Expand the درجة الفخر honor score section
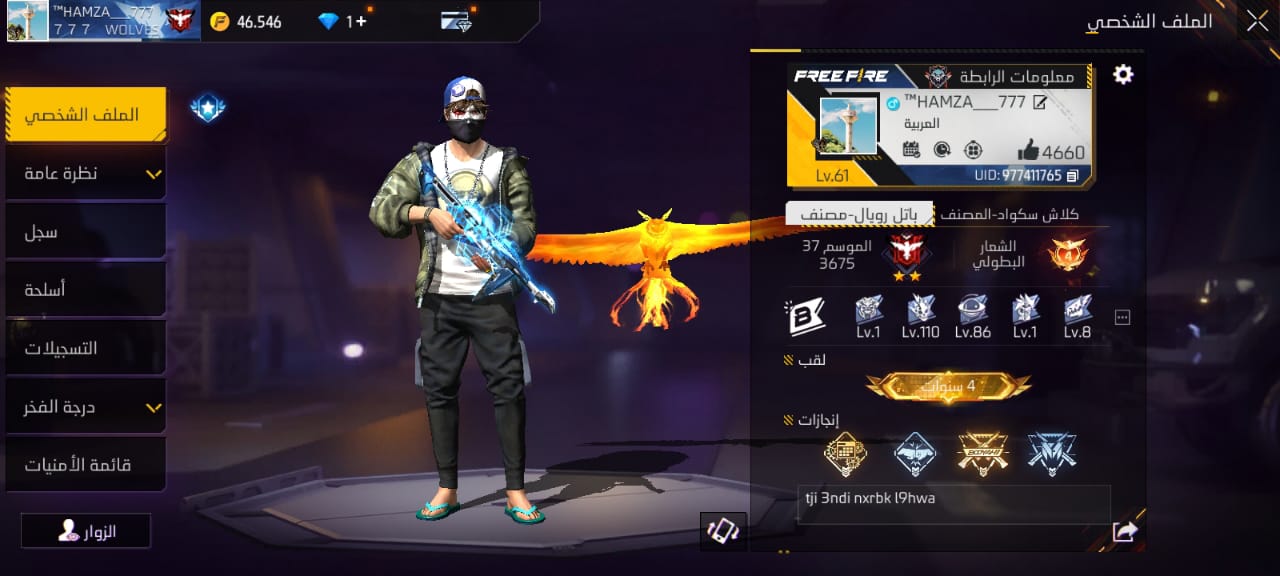This screenshot has width=1280, height=576. (x=86, y=407)
